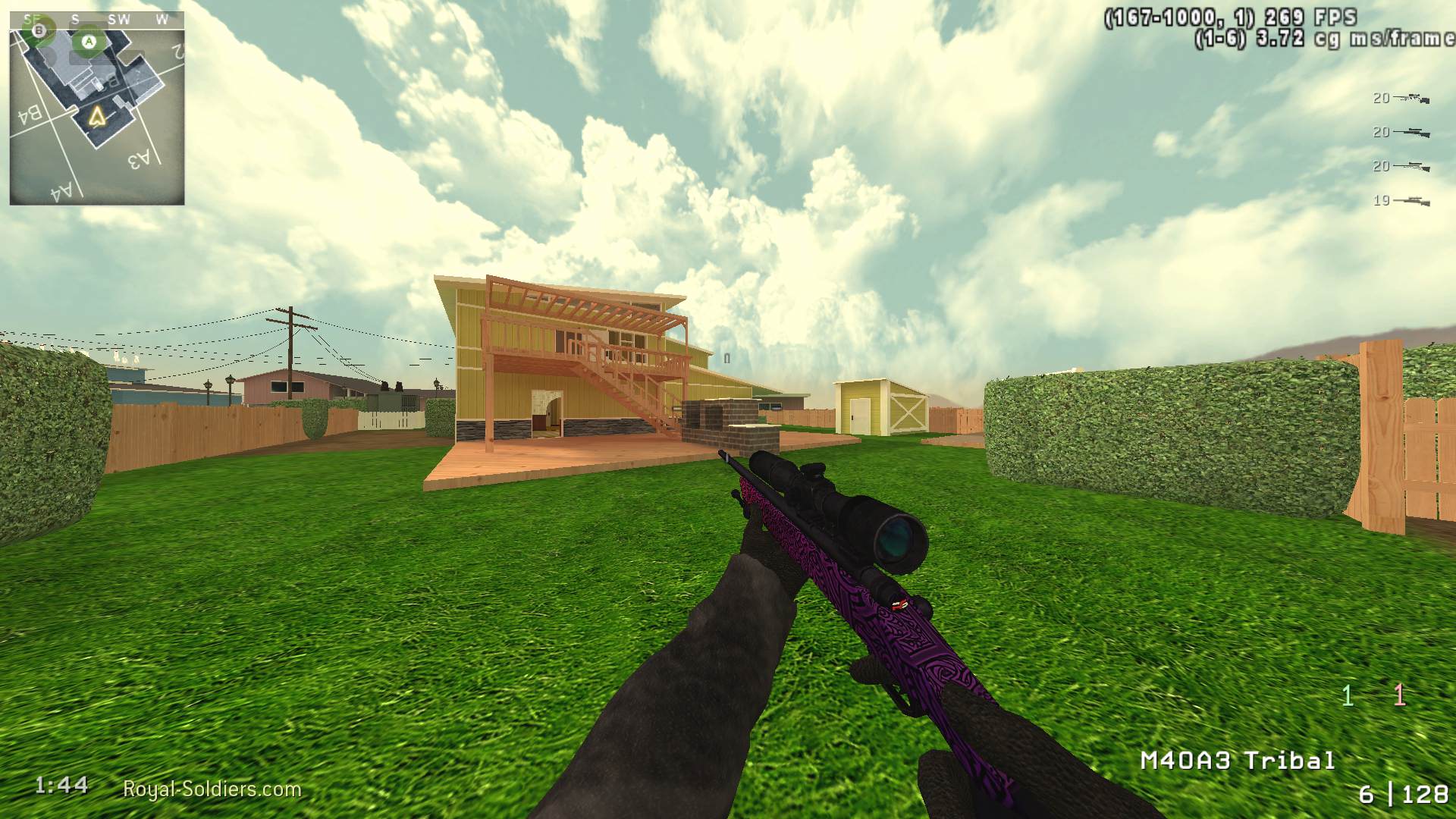Click bombsite A marker on the minimap

coord(89,40)
